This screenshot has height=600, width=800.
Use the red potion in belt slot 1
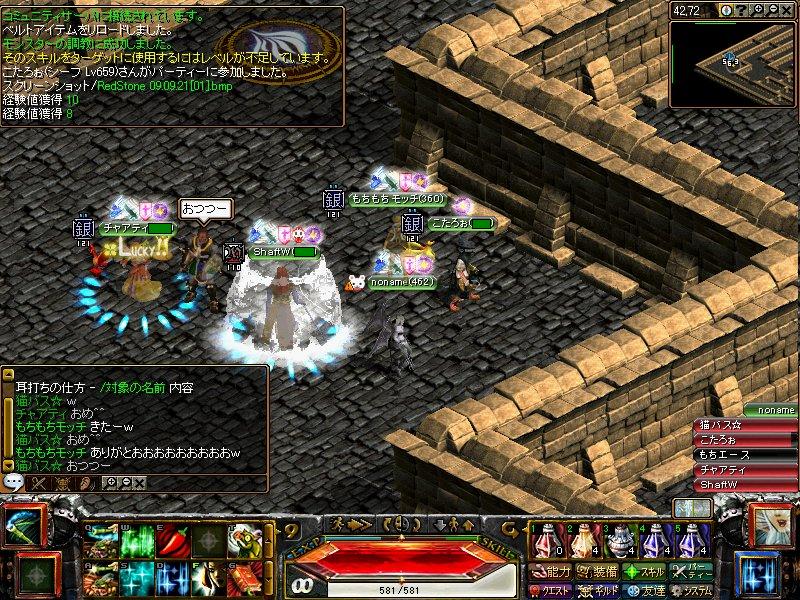[546, 541]
